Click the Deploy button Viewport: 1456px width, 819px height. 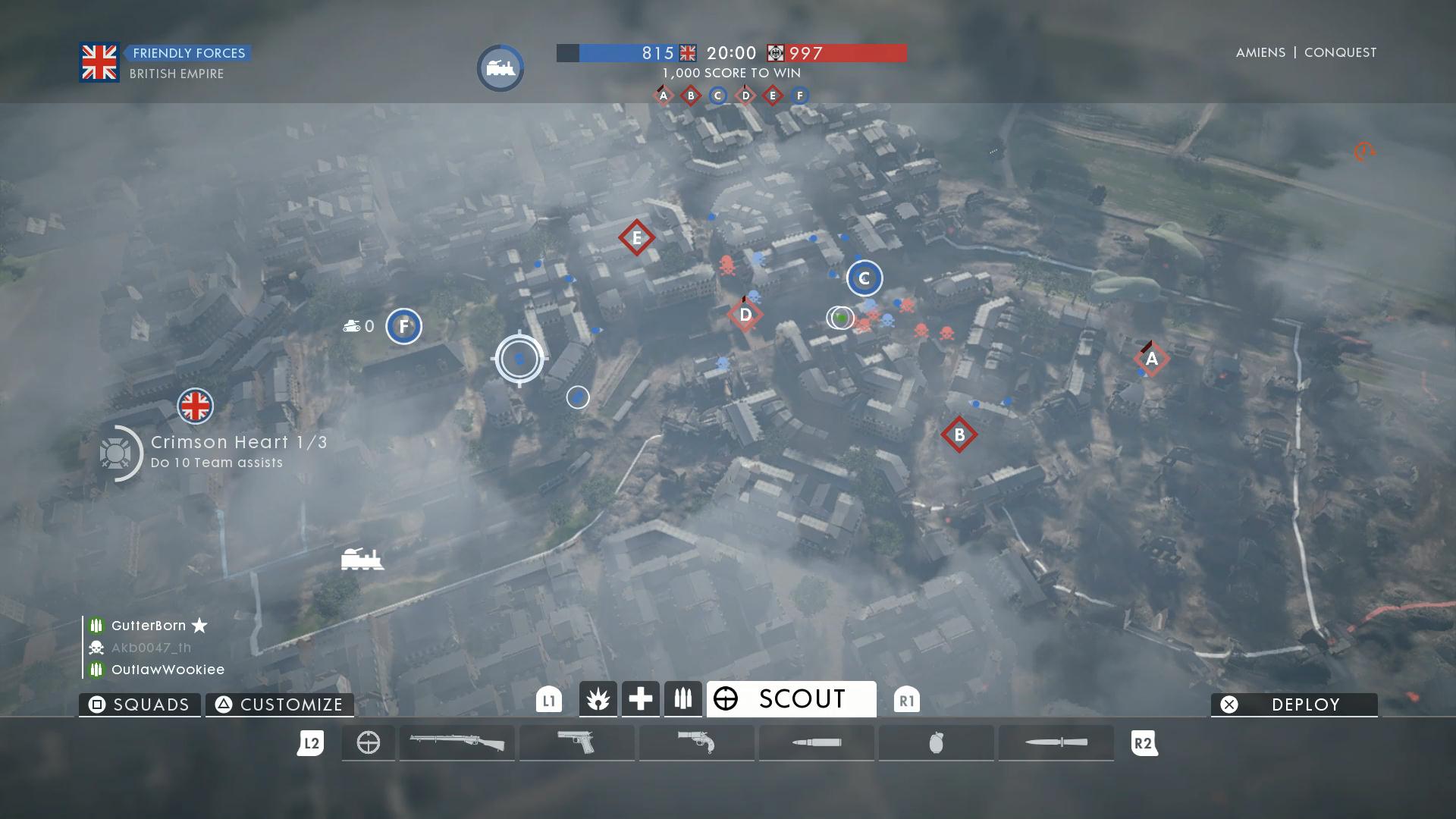1294,704
